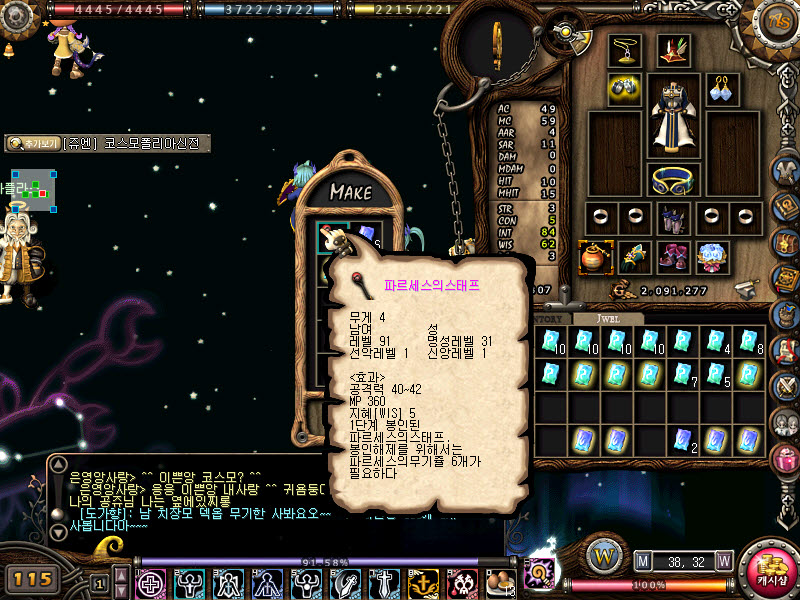Select the equipped red feathered hat slot

673,51
